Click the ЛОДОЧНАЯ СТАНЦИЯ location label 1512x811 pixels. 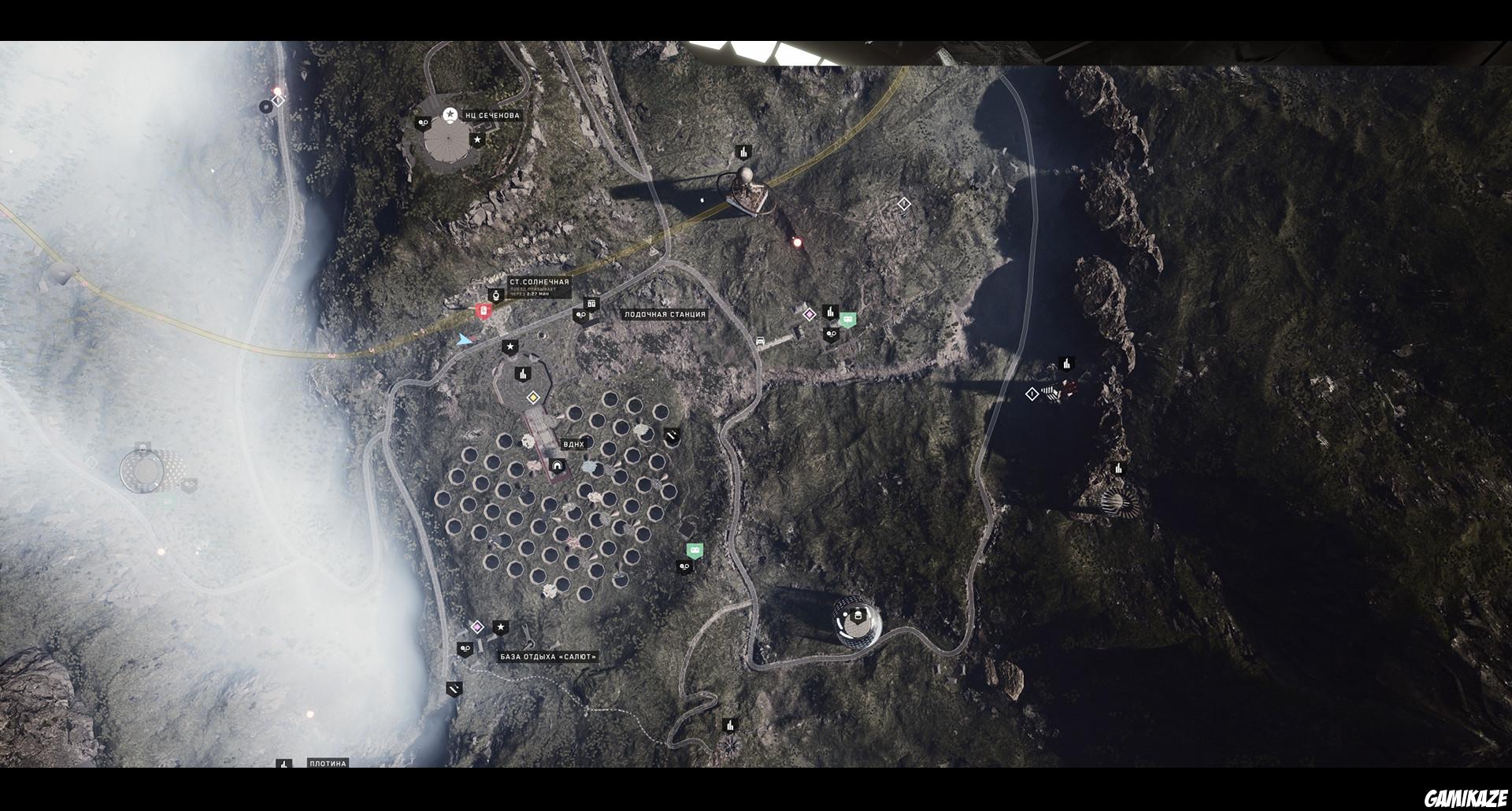pos(663,313)
